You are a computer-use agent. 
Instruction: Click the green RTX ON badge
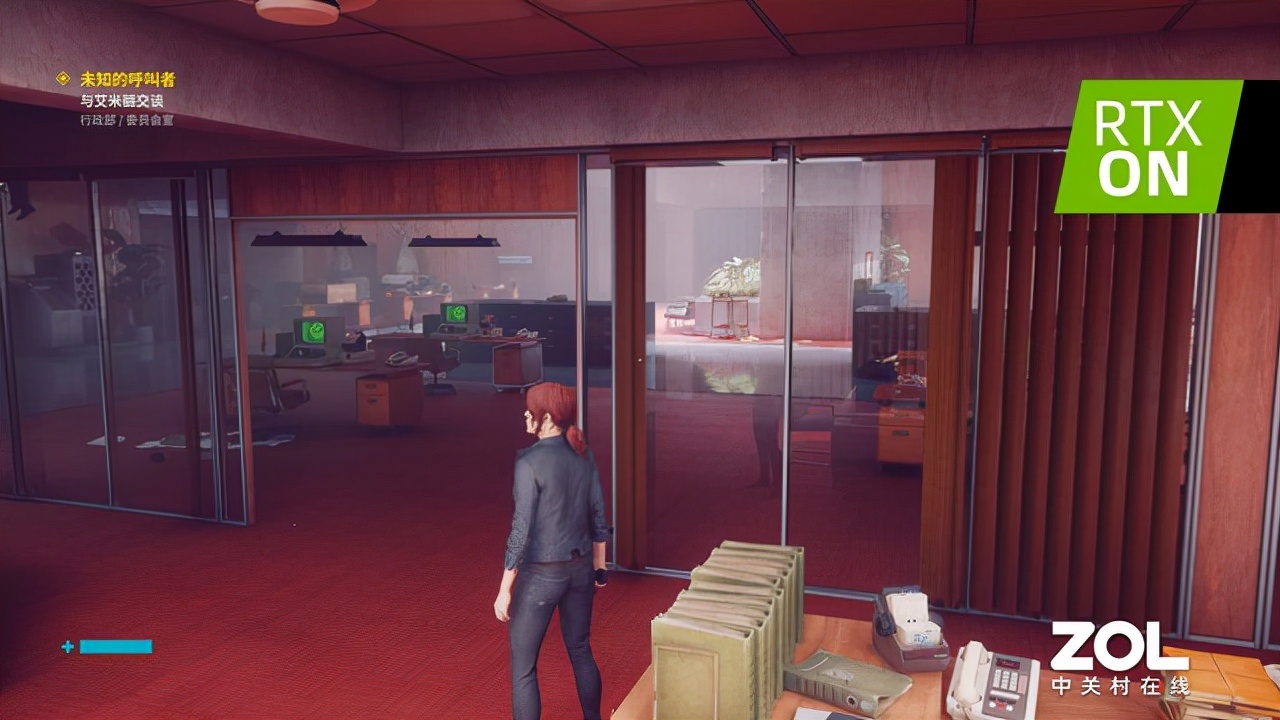tap(1149, 147)
